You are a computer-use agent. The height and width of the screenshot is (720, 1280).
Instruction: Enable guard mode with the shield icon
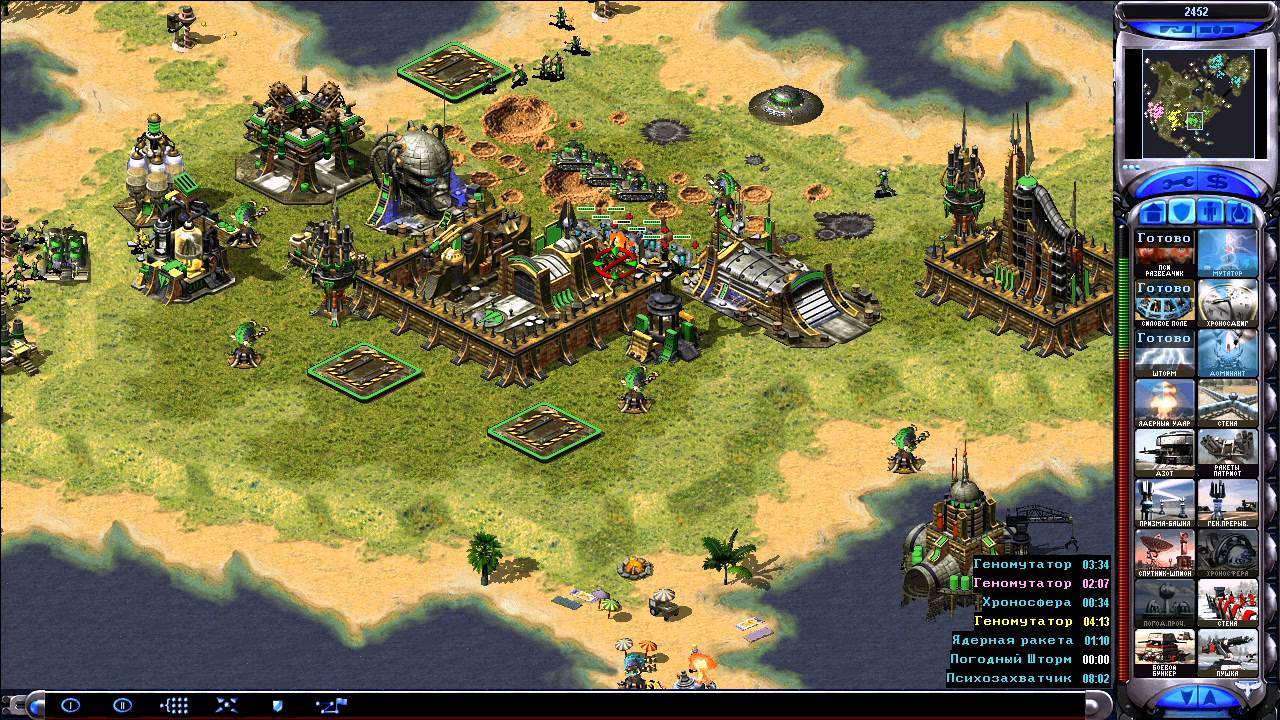277,705
